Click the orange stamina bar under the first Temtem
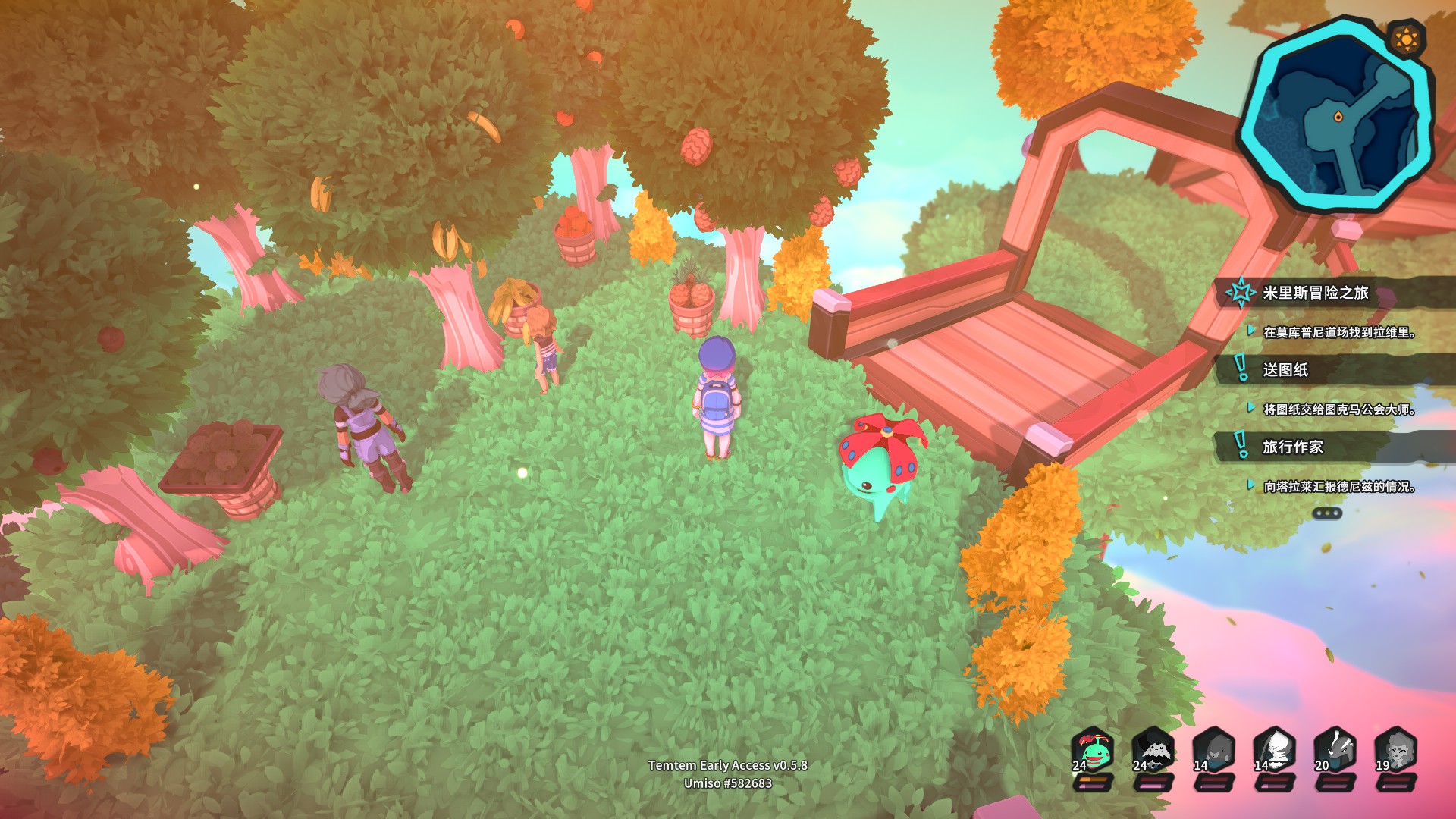1456x819 pixels. pos(1092,780)
